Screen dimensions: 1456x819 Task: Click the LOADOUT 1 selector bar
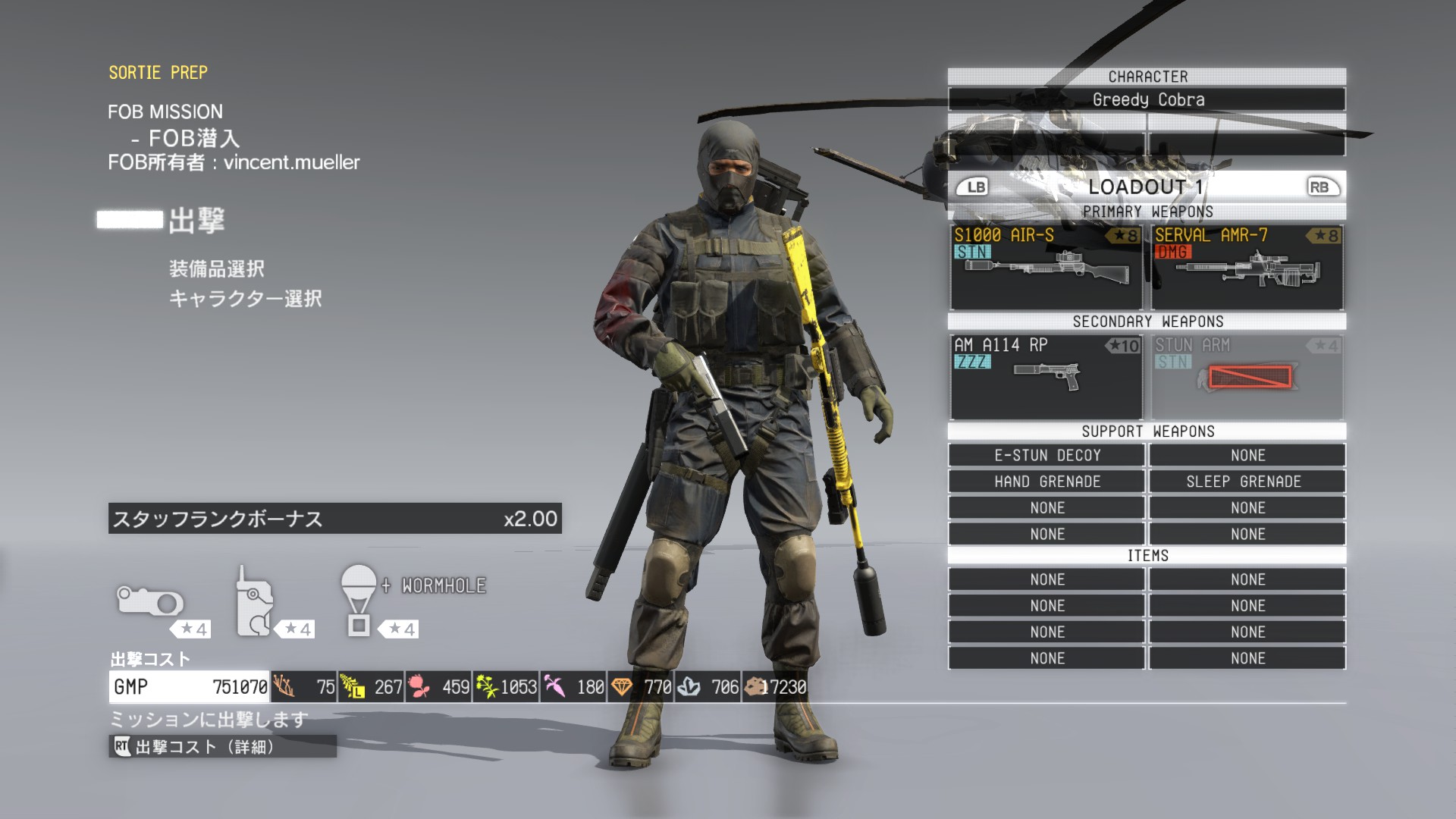(1147, 187)
